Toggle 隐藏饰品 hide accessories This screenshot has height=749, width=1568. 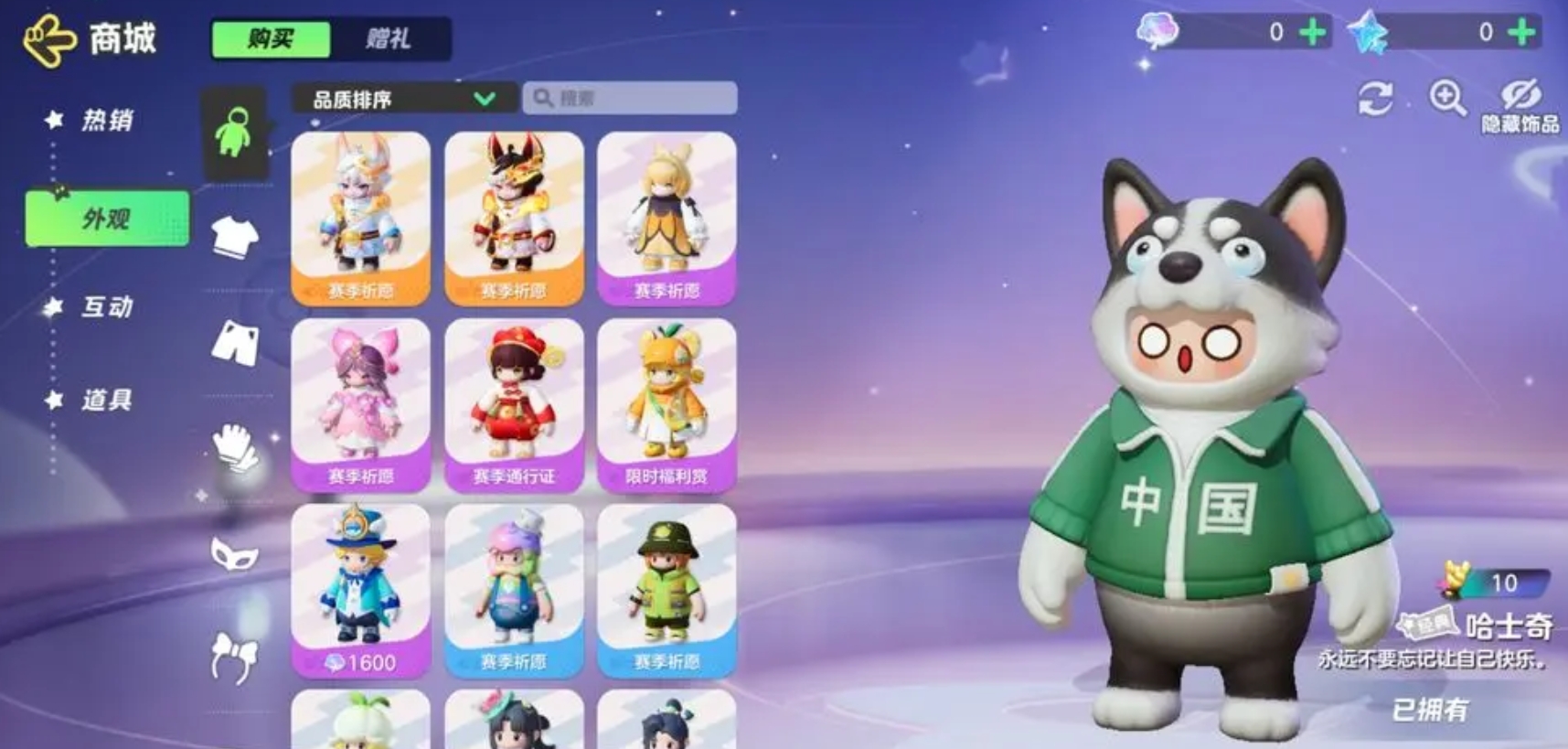[x=1520, y=105]
